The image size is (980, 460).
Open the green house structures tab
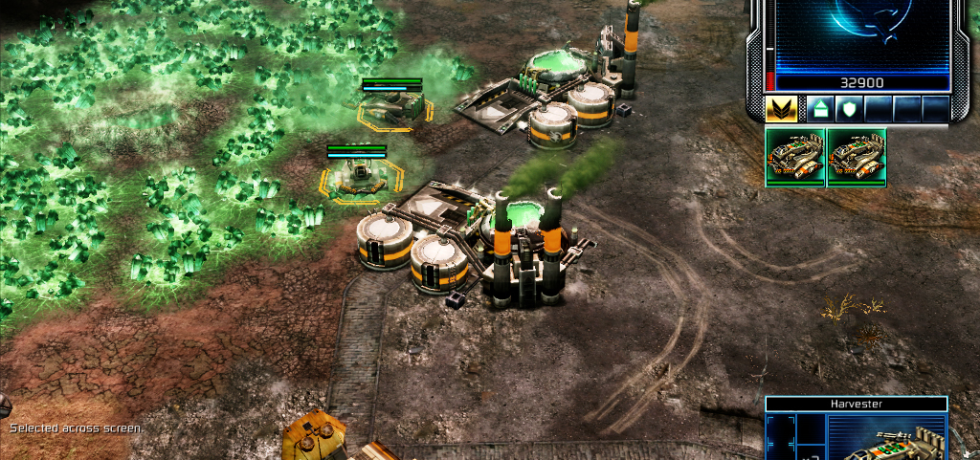pos(819,109)
